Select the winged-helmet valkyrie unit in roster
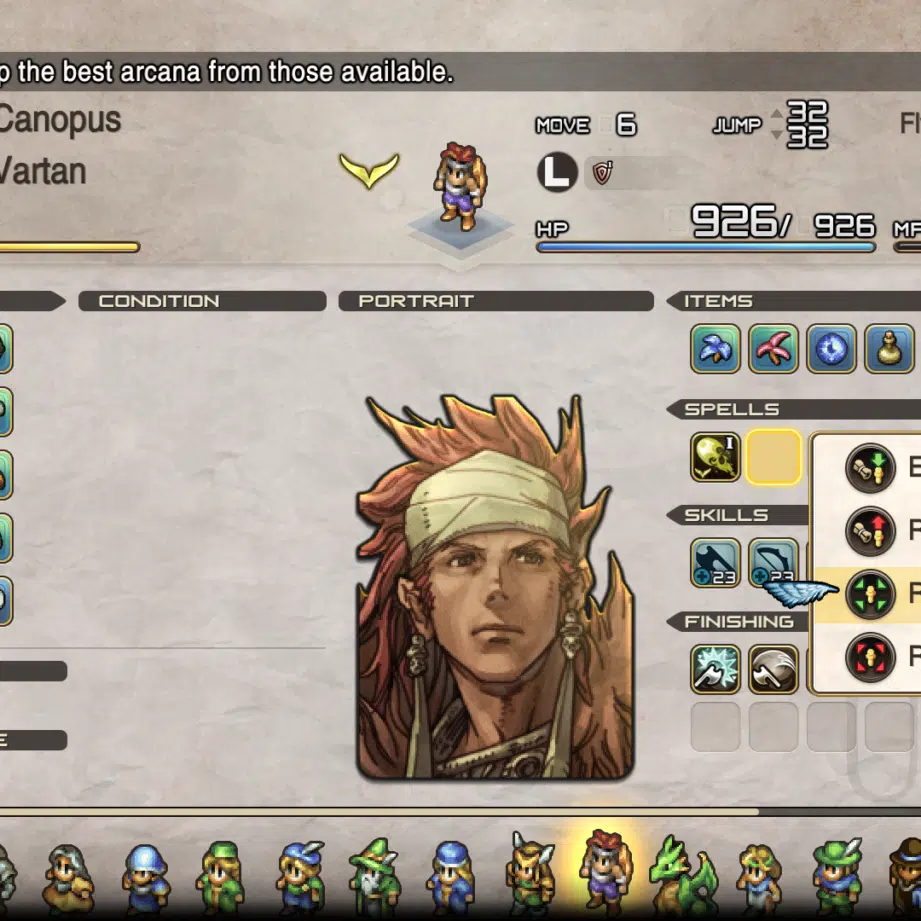 [529, 874]
